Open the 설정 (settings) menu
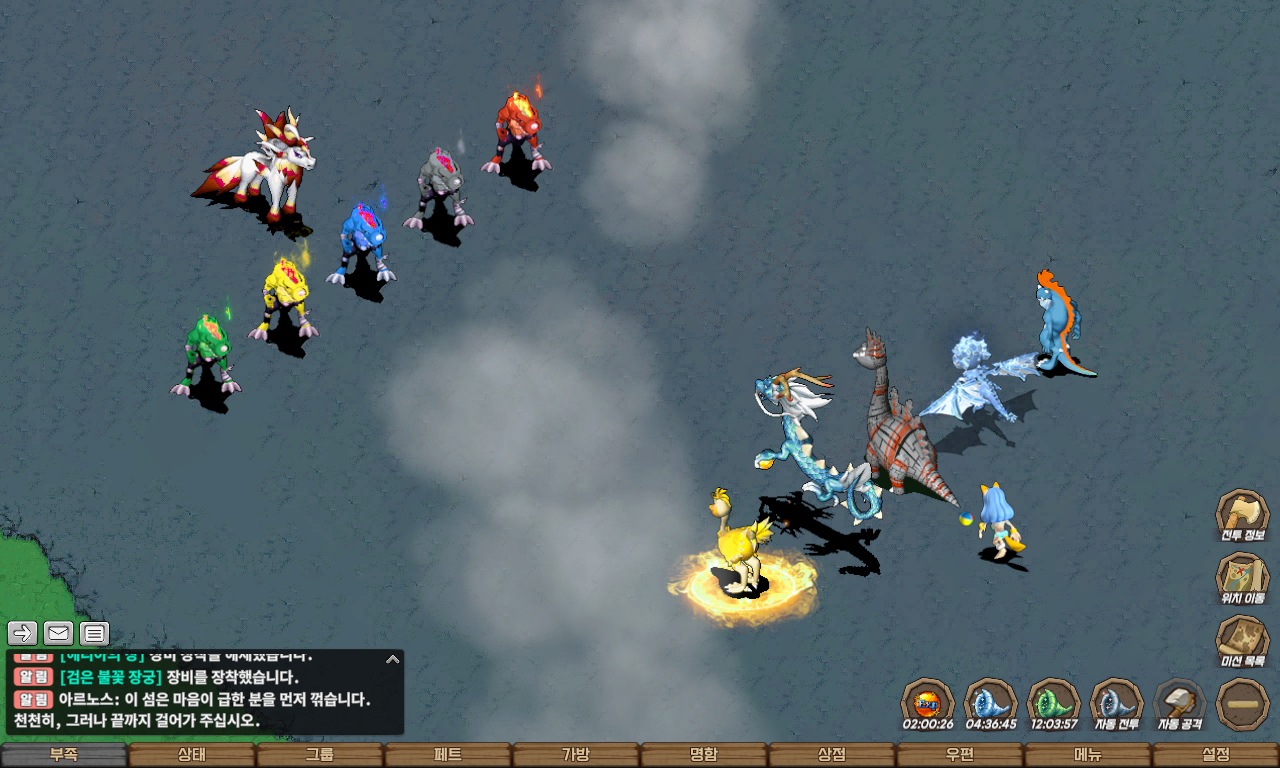The height and width of the screenshot is (768, 1280). pos(1216,755)
